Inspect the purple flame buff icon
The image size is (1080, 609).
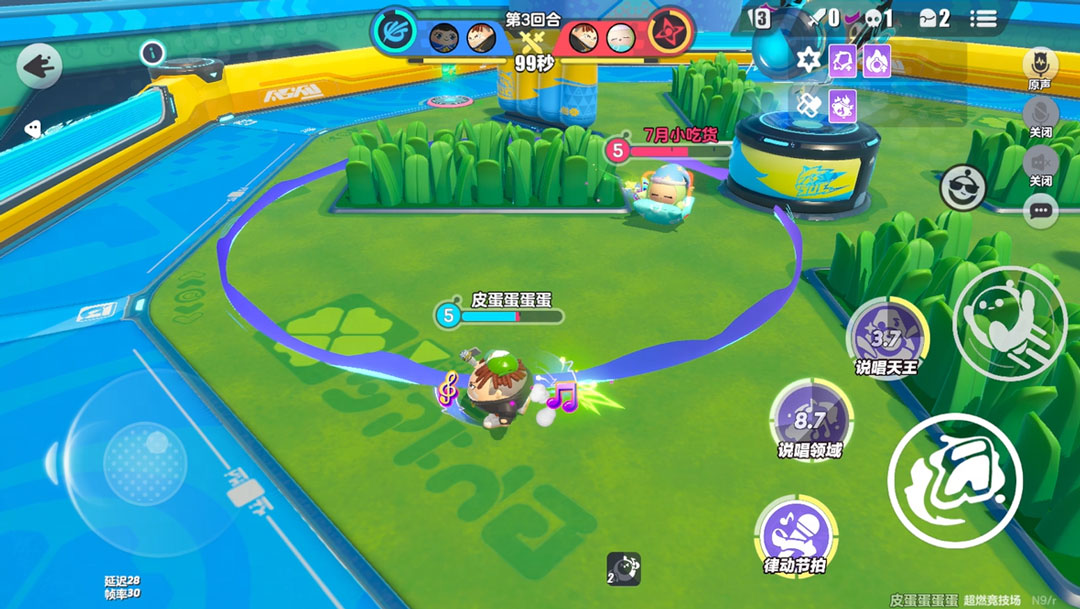(876, 61)
